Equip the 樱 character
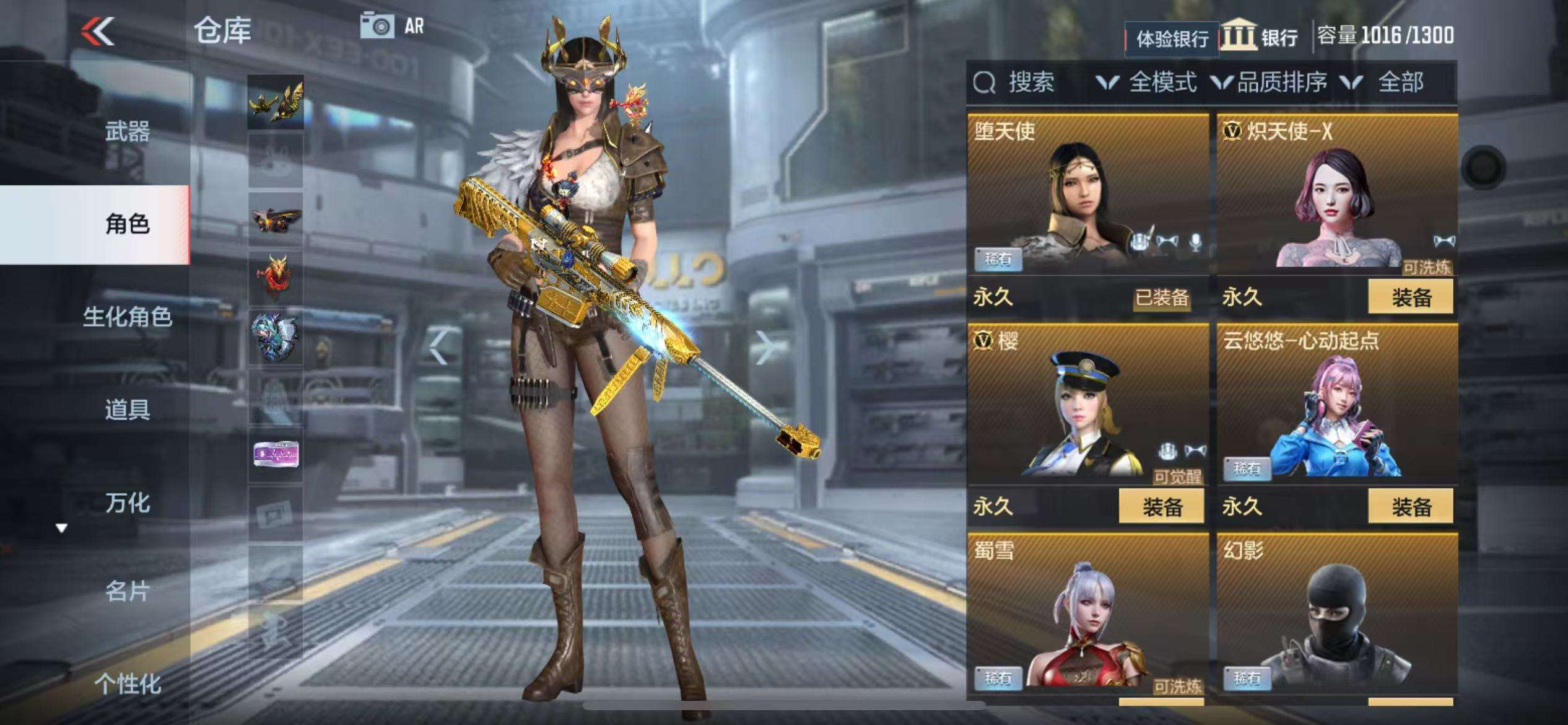The image size is (1568, 725). pyautogui.click(x=1161, y=507)
